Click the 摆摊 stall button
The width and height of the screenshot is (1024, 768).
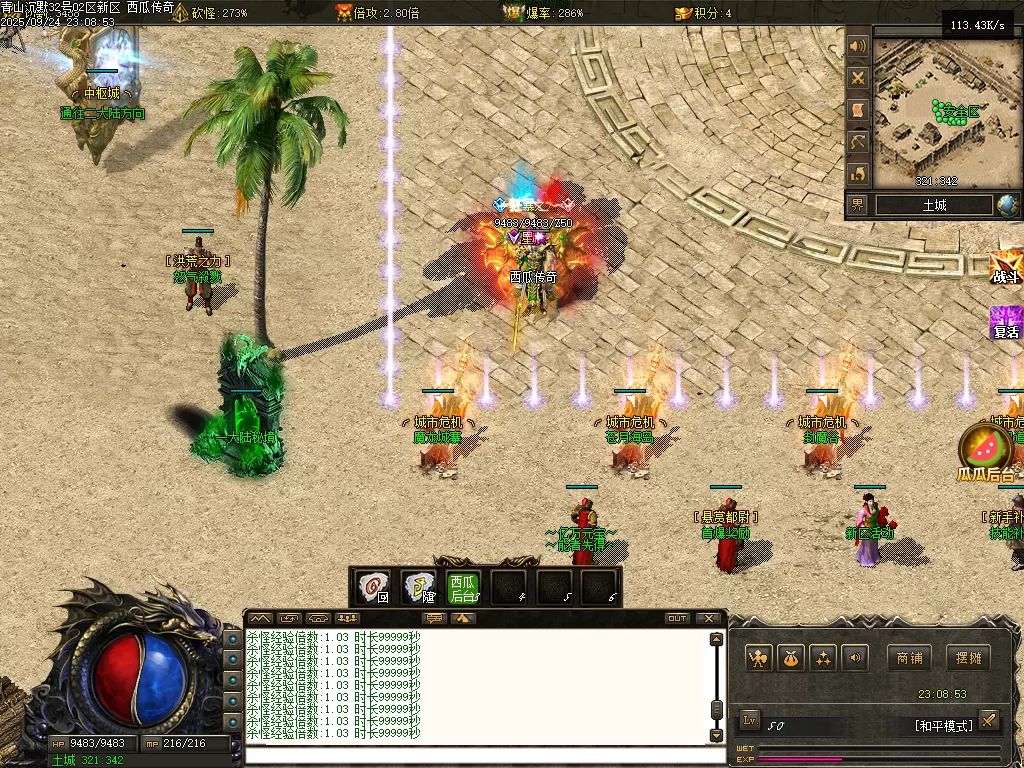coord(967,658)
